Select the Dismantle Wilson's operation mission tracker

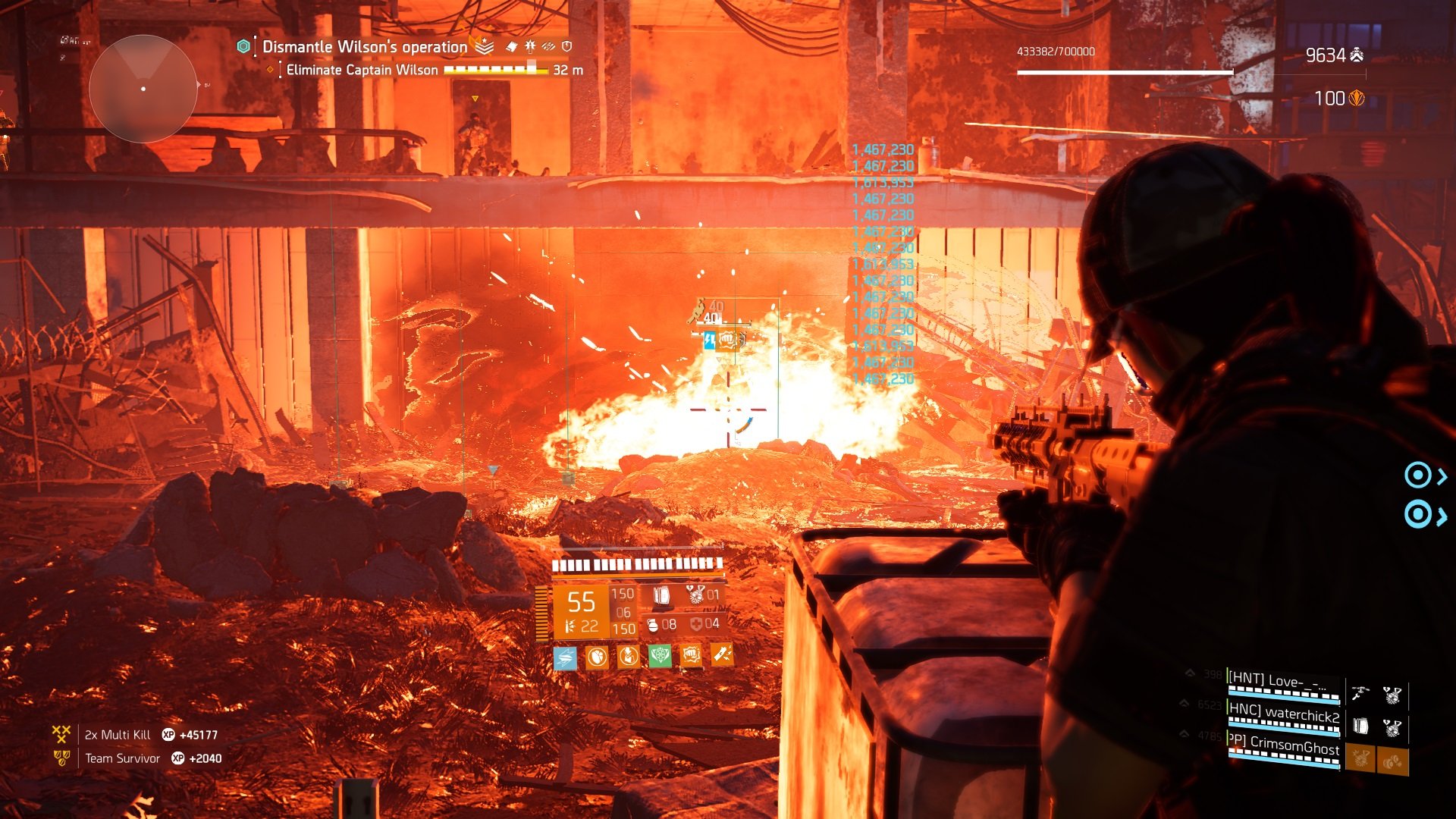pos(365,47)
